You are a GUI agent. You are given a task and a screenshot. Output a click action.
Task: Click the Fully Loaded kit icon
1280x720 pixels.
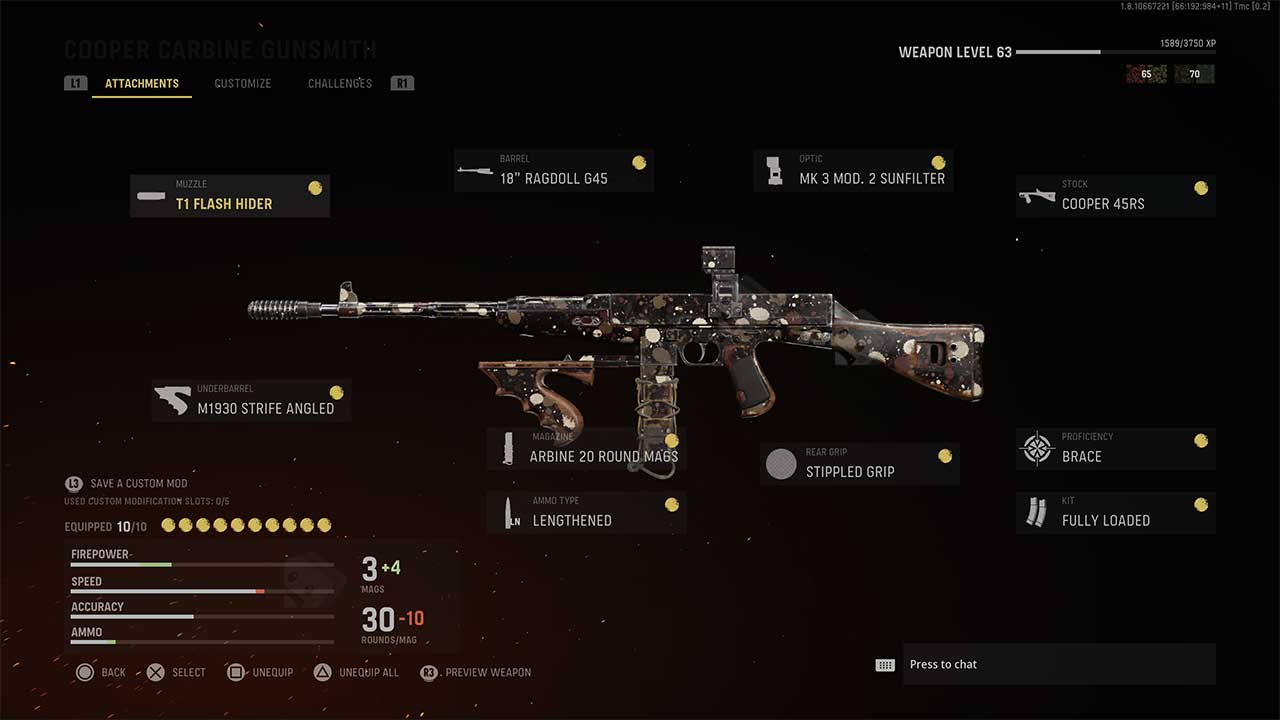(1036, 512)
